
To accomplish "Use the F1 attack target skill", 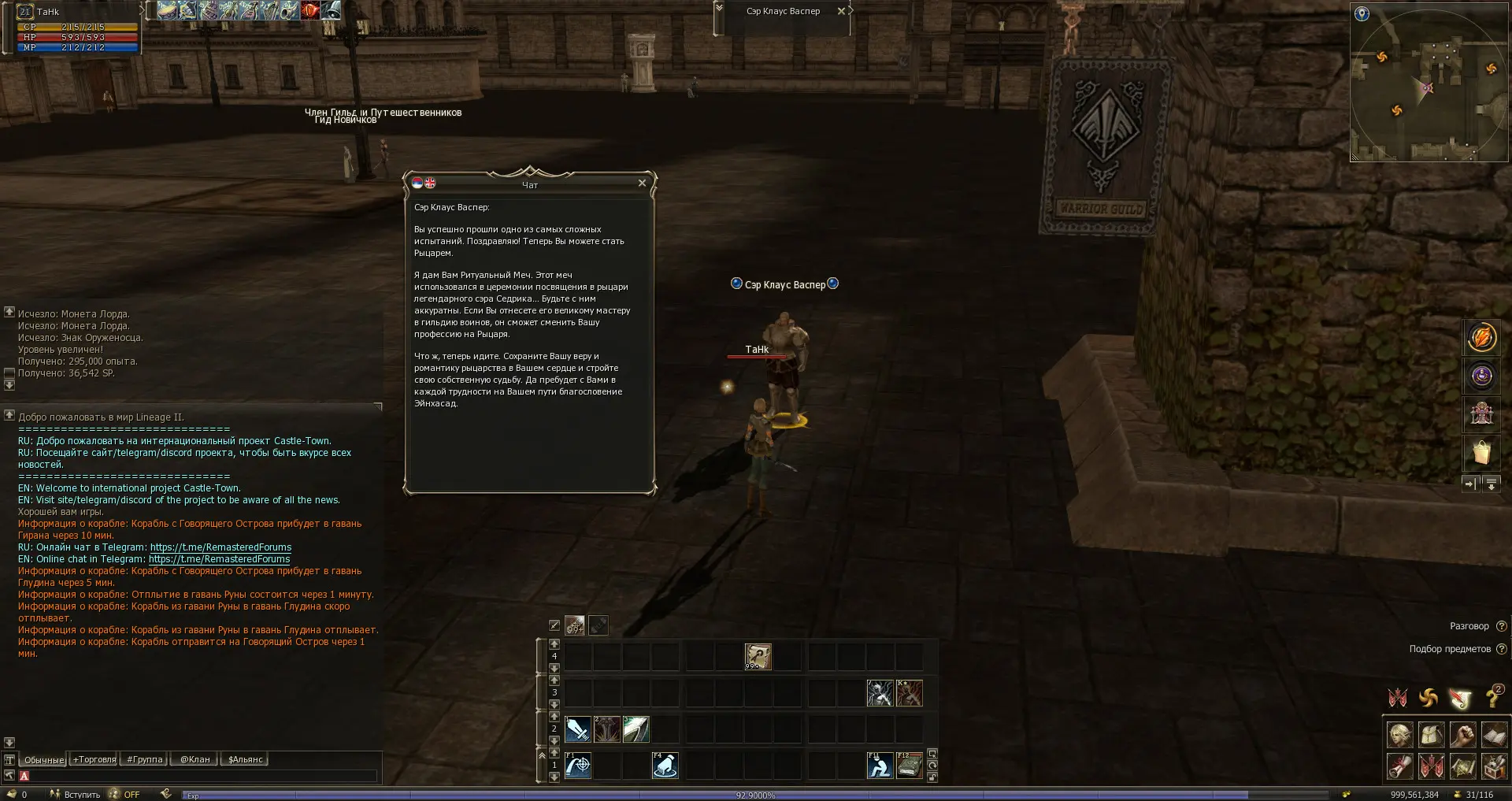I will click(x=578, y=766).
